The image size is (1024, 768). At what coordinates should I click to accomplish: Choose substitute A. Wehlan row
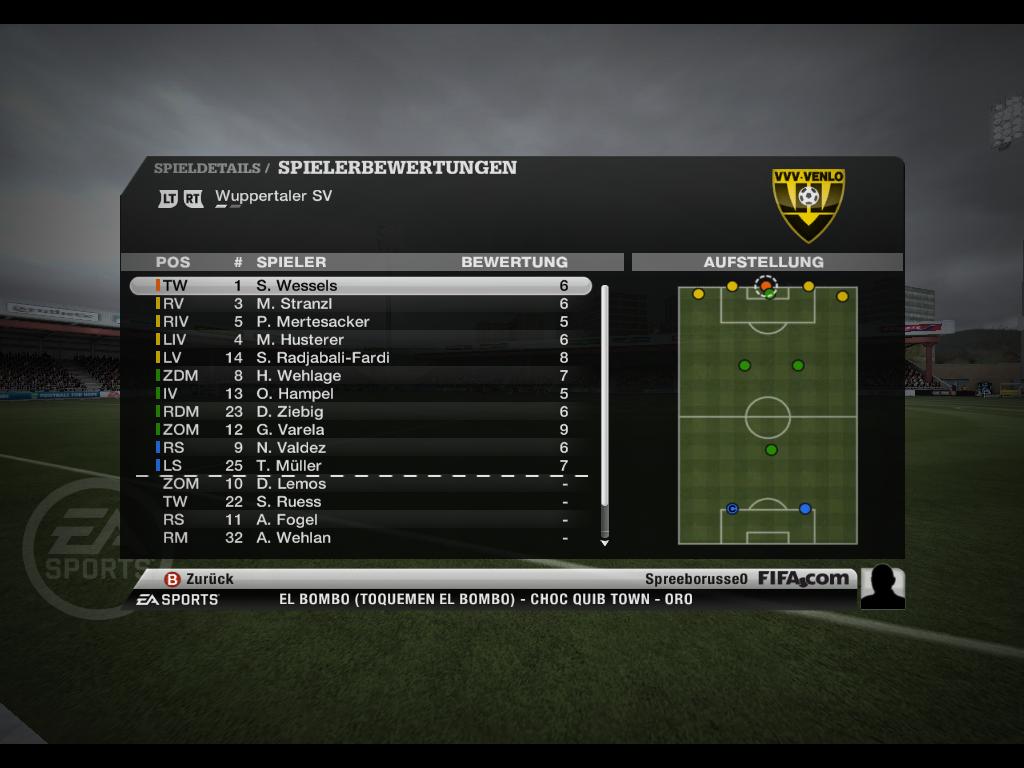coord(360,538)
